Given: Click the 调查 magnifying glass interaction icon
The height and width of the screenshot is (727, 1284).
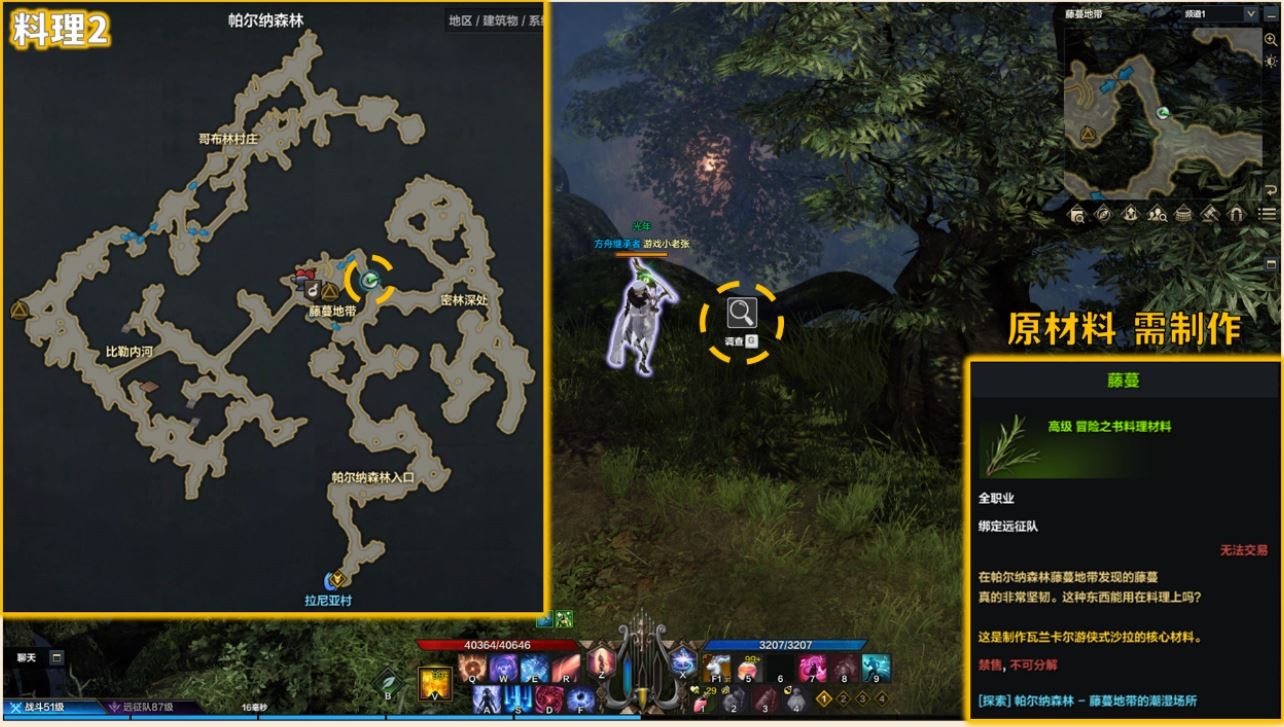Looking at the screenshot, I should pos(741,313).
